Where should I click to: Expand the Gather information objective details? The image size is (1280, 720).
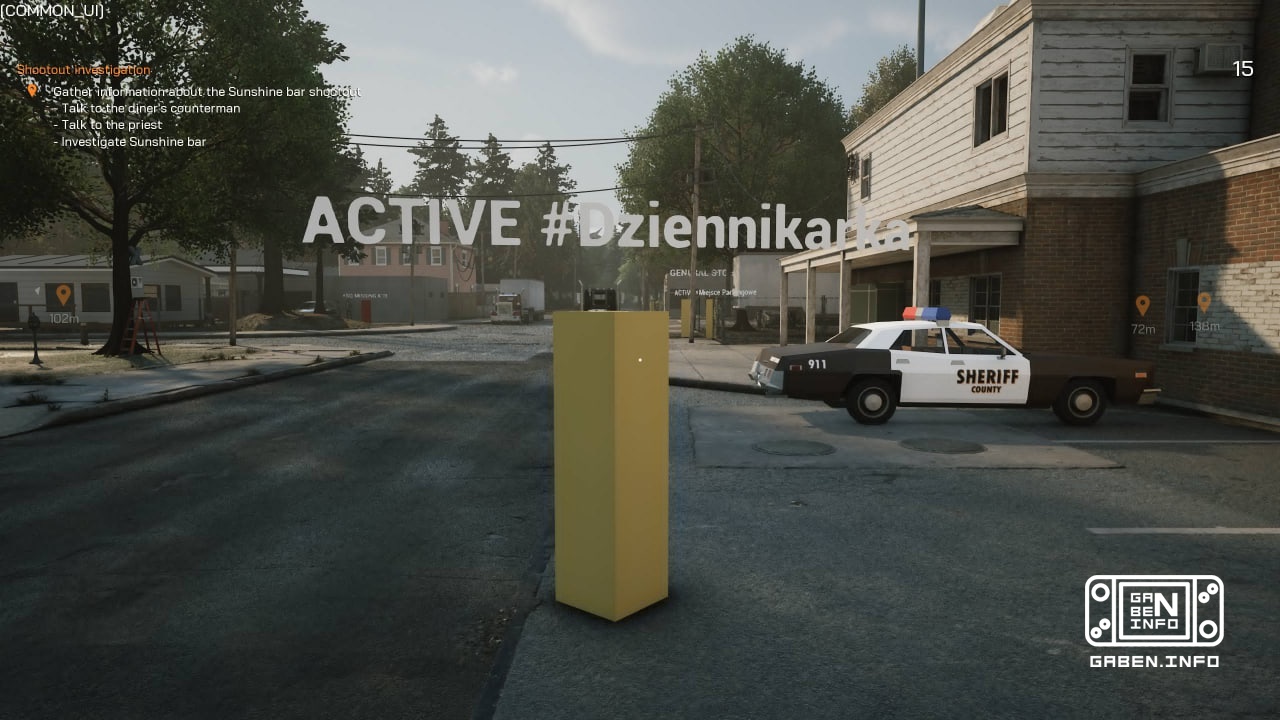(208, 91)
